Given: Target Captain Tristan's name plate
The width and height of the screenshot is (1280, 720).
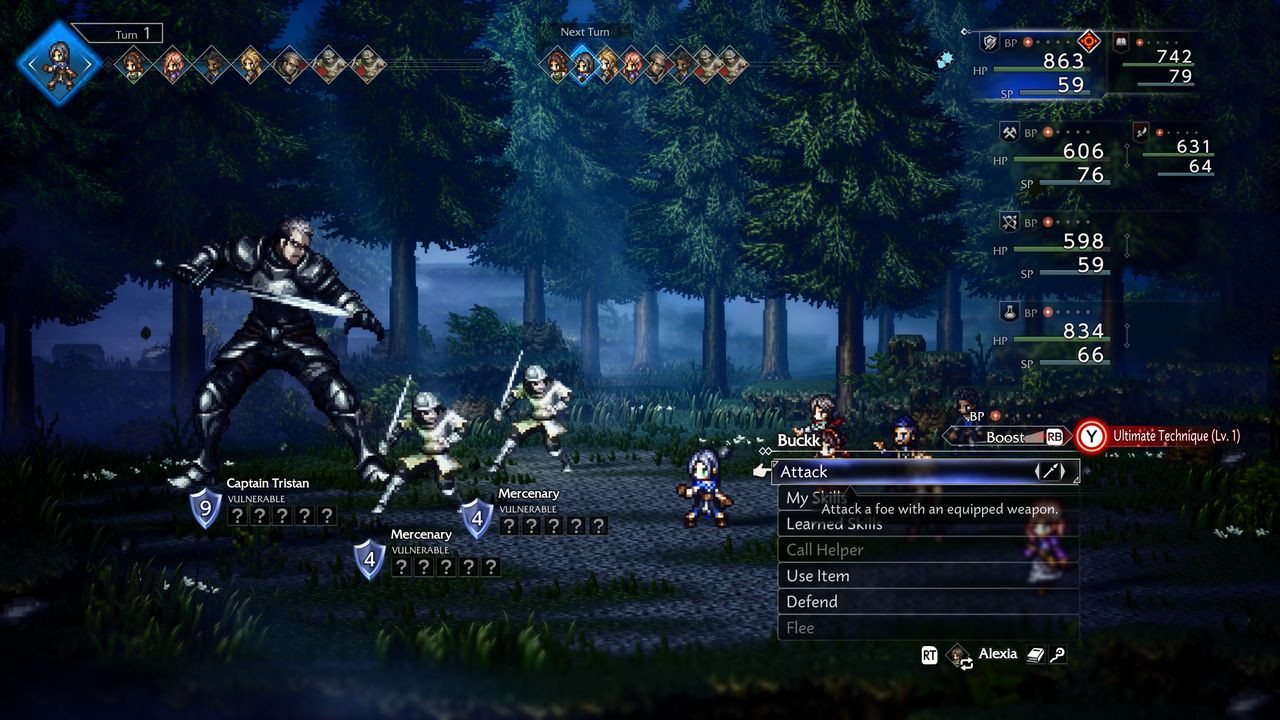Looking at the screenshot, I should [x=267, y=484].
